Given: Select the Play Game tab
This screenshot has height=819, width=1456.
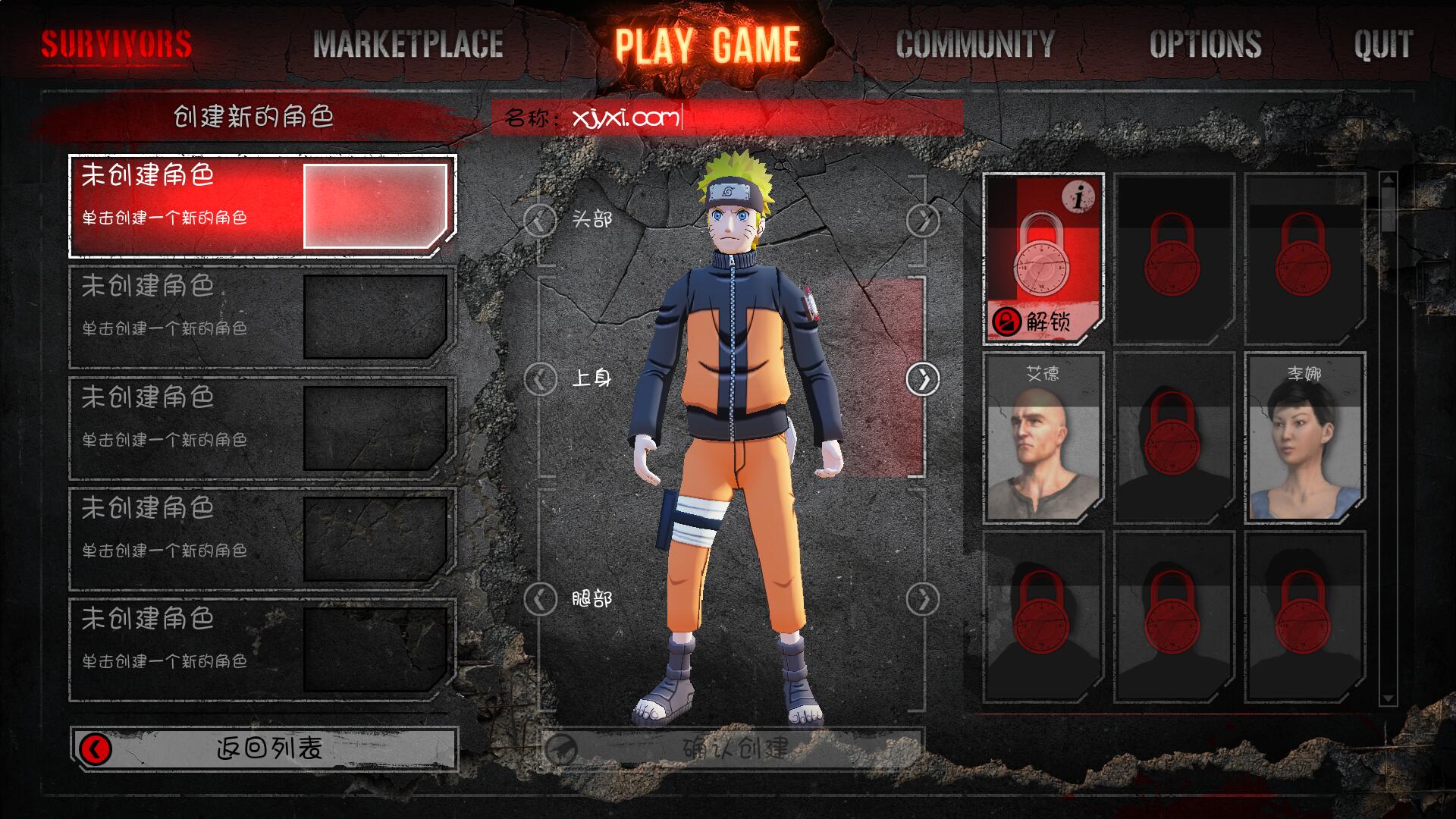Looking at the screenshot, I should (707, 44).
